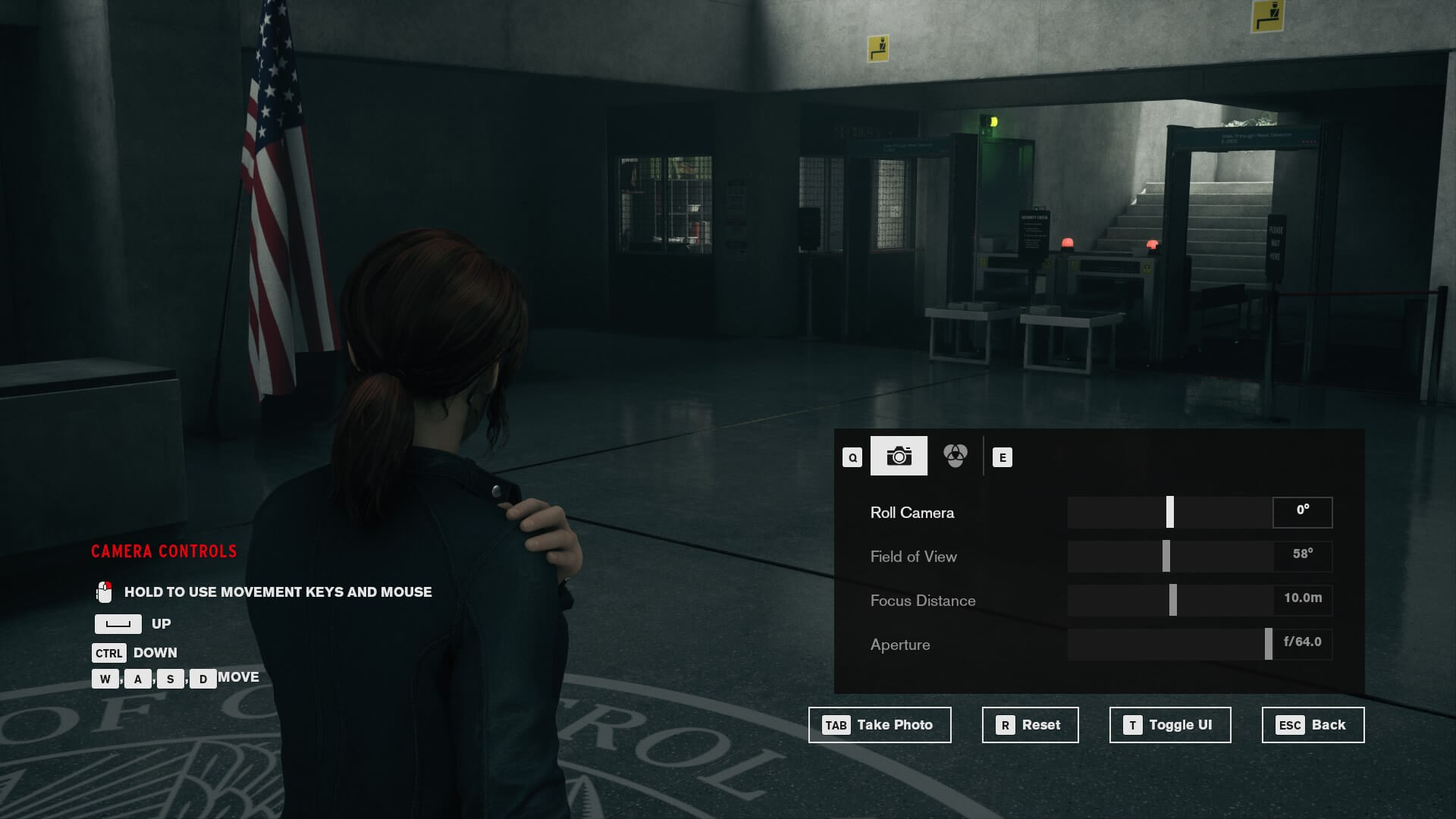Select the A movement key icon
Screen dimensions: 1456x819
pos(136,679)
